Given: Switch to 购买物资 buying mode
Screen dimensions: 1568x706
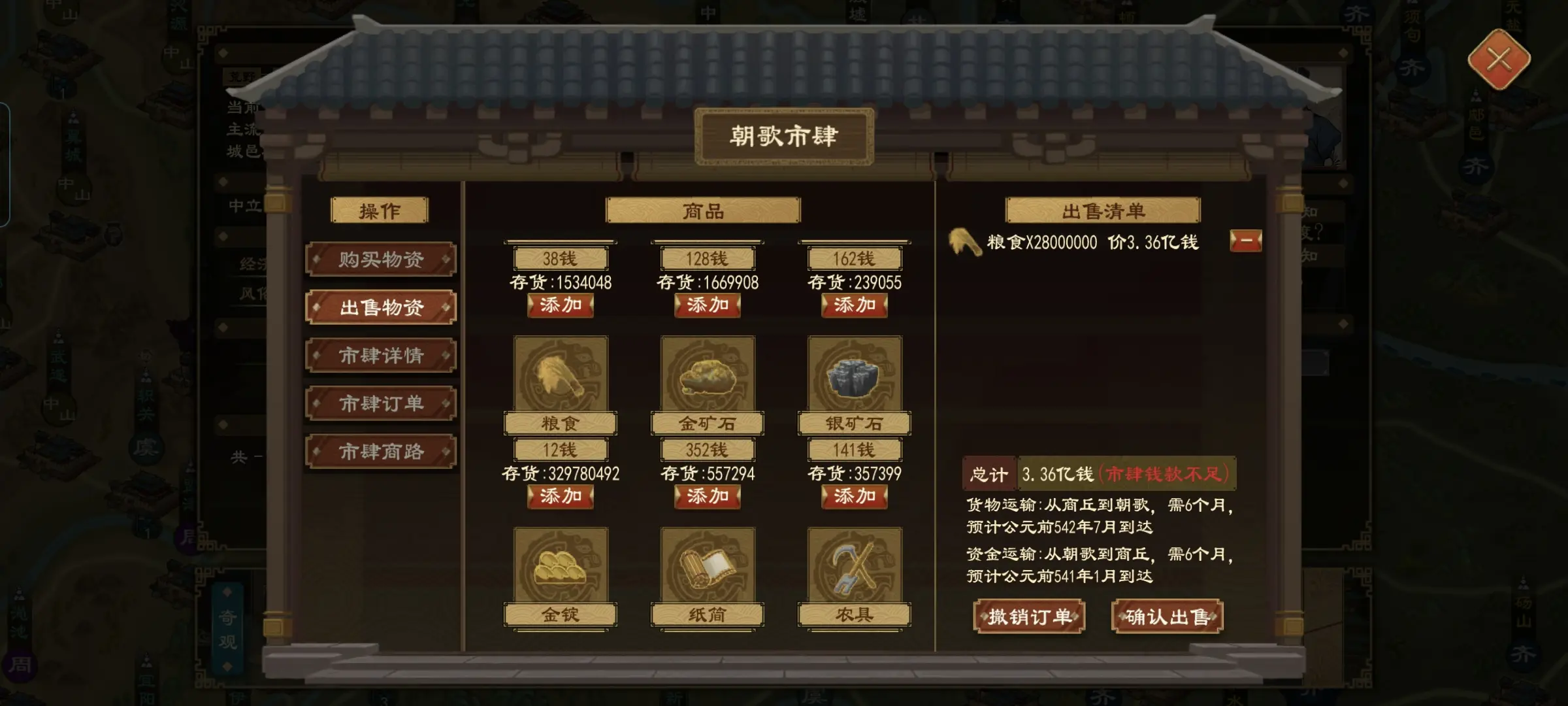Looking at the screenshot, I should 381,259.
